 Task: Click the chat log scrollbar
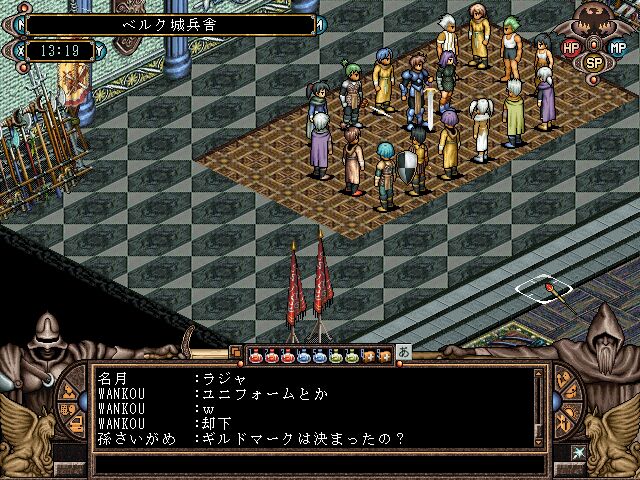[x=540, y=407]
